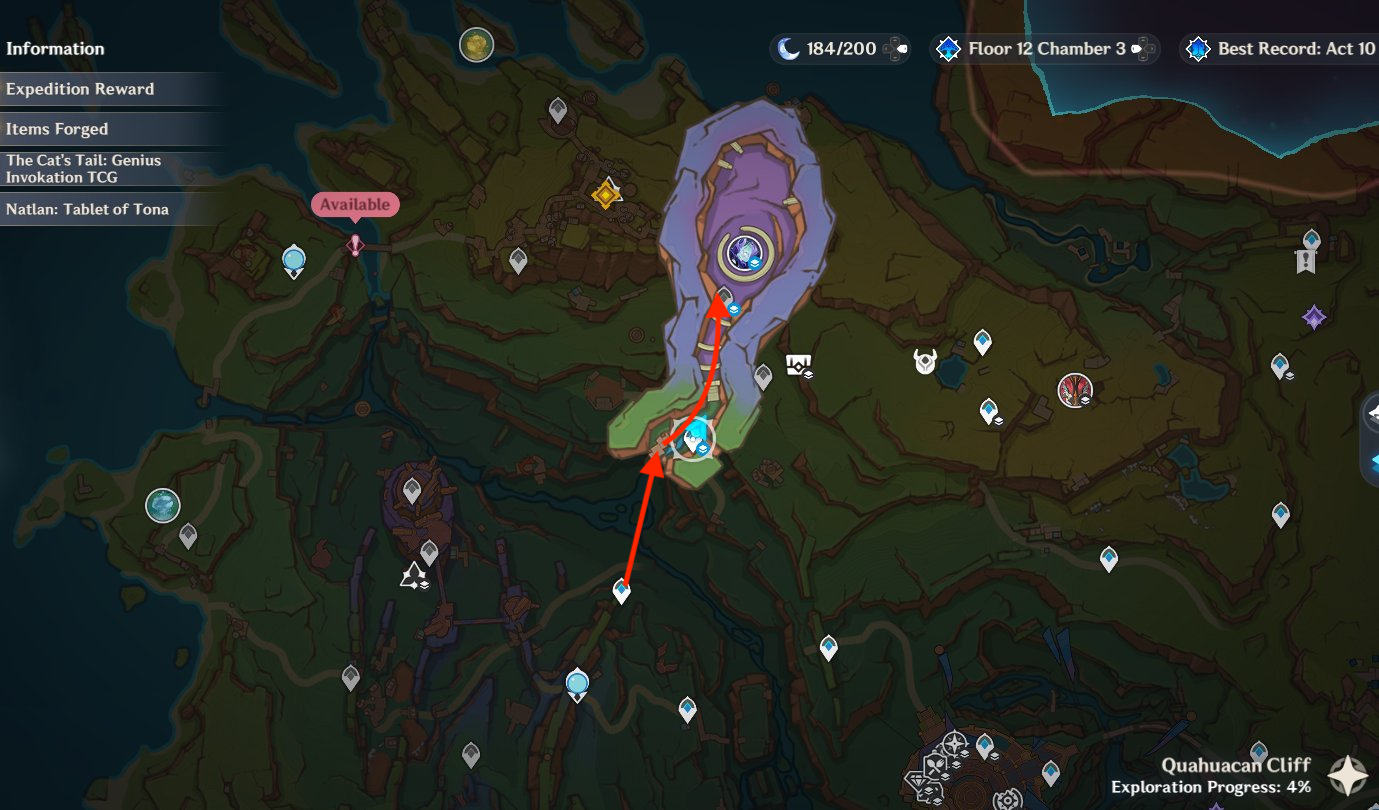The height and width of the screenshot is (810, 1379).
Task: Toggle the layer icon below the weekly boss marker
Action: point(1086,400)
